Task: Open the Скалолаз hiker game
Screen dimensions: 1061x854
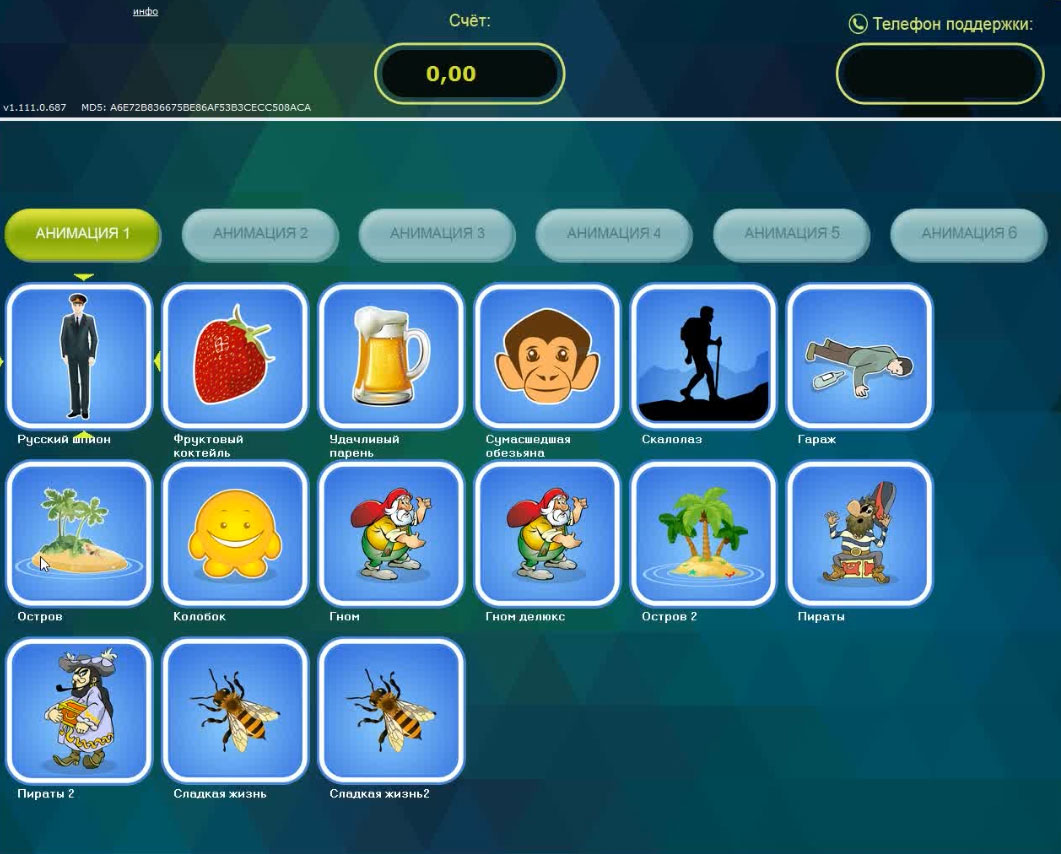Action: (x=704, y=355)
